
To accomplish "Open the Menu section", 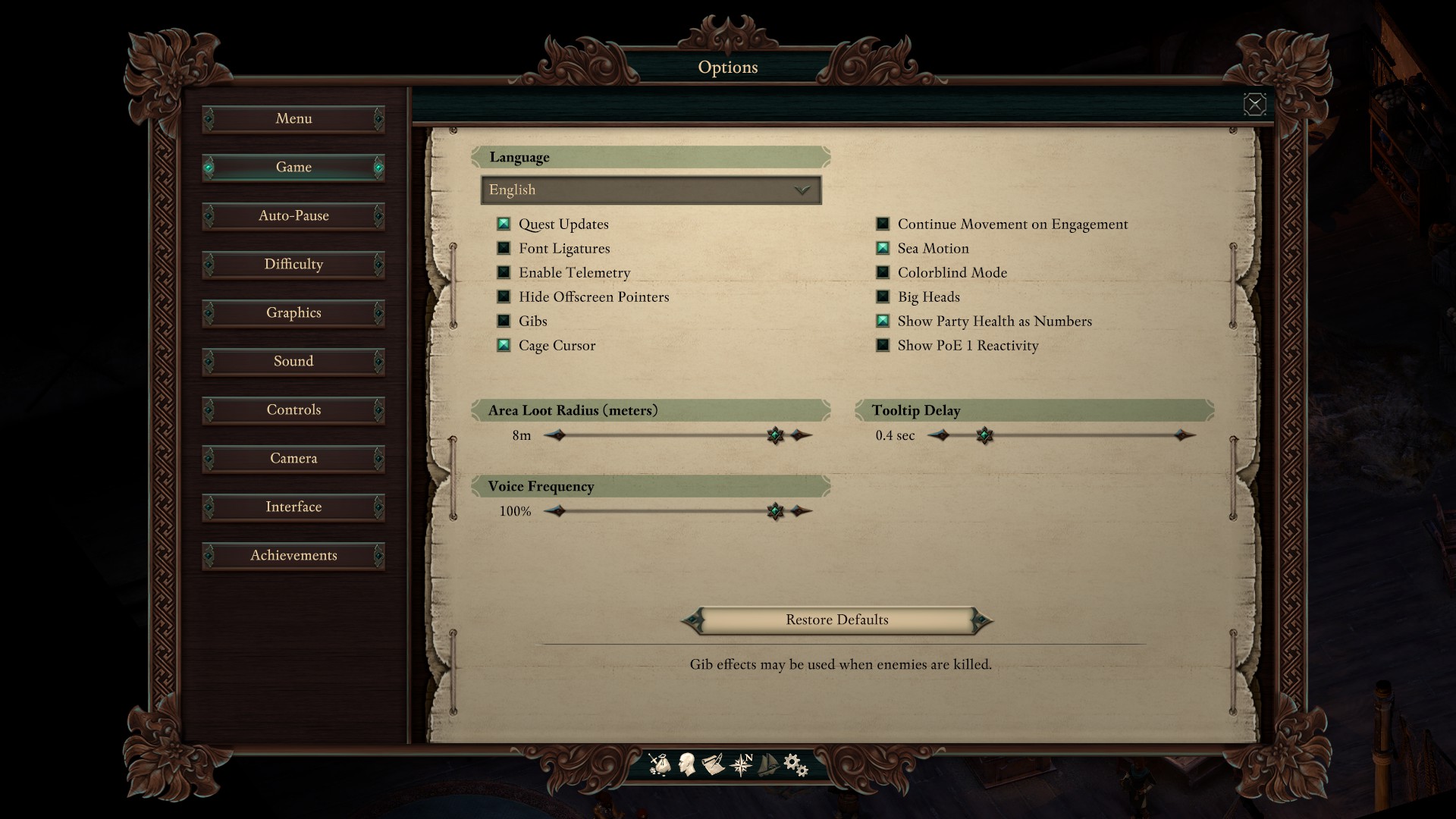I will pyautogui.click(x=293, y=119).
